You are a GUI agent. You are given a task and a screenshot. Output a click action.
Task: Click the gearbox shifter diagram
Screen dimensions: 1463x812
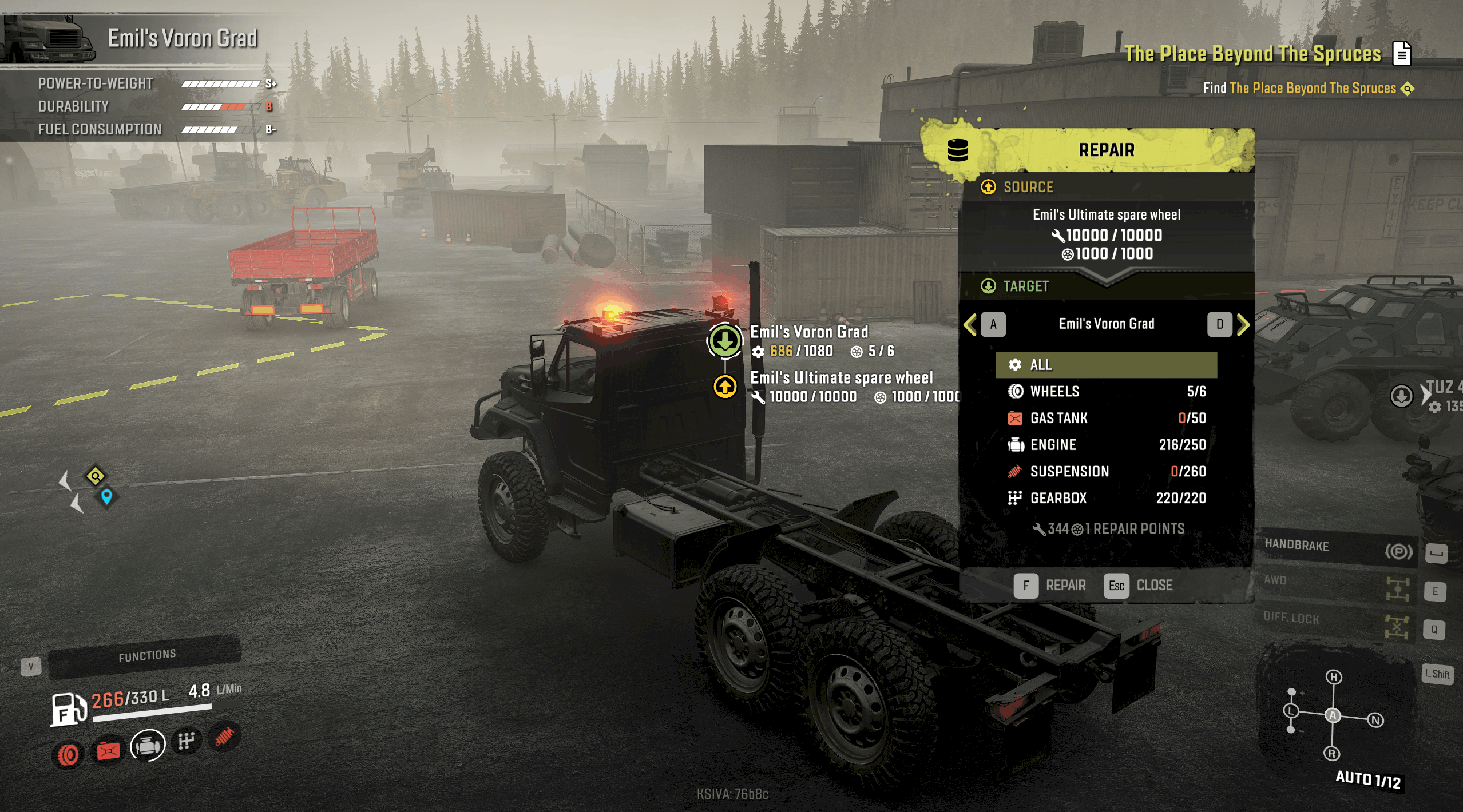(x=1332, y=715)
